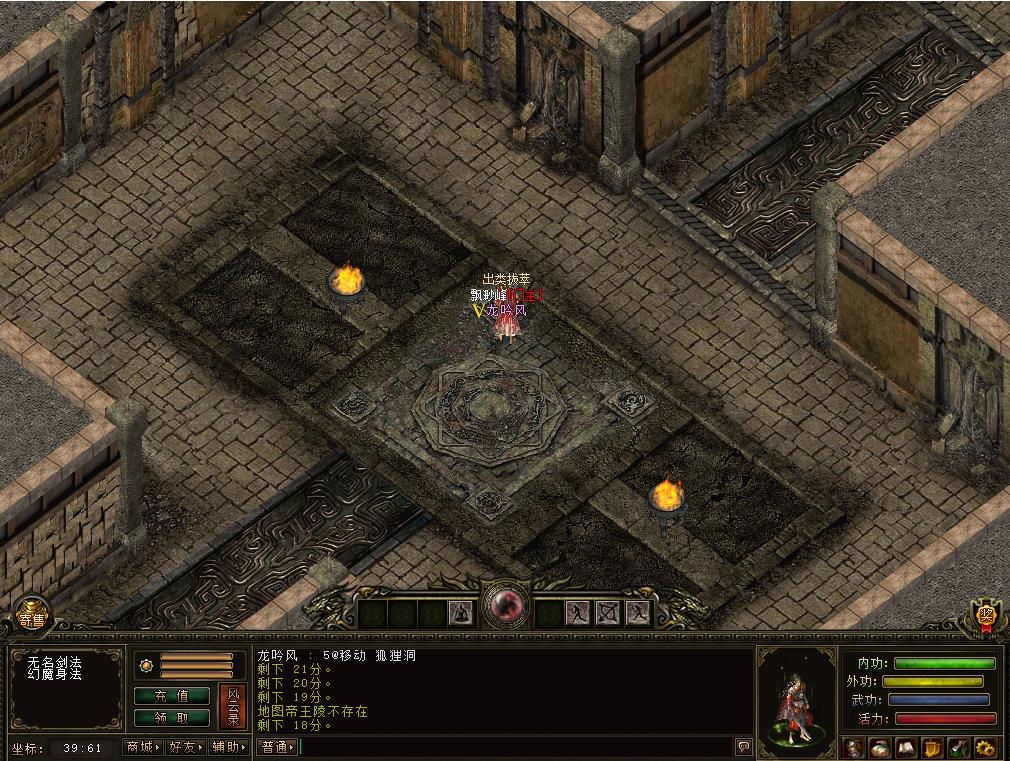Viewport: 1010px width, 761px height.
Task: Select the 幻魔身法 skill entry
Action: [x=55, y=675]
